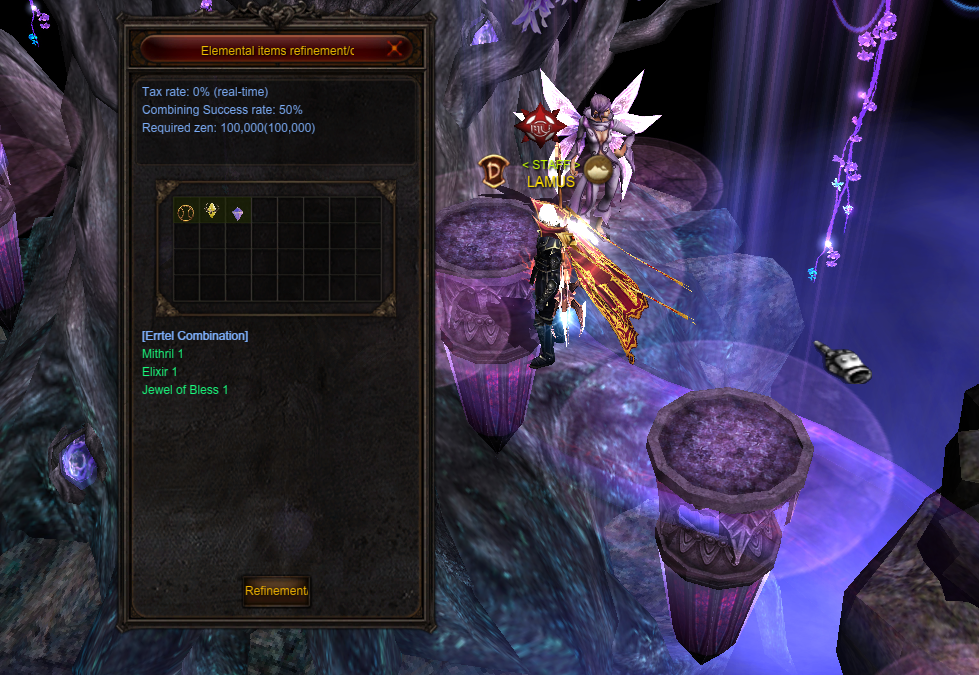The image size is (979, 675).
Task: Select the yellow Elixir item slot
Action: [x=212, y=211]
